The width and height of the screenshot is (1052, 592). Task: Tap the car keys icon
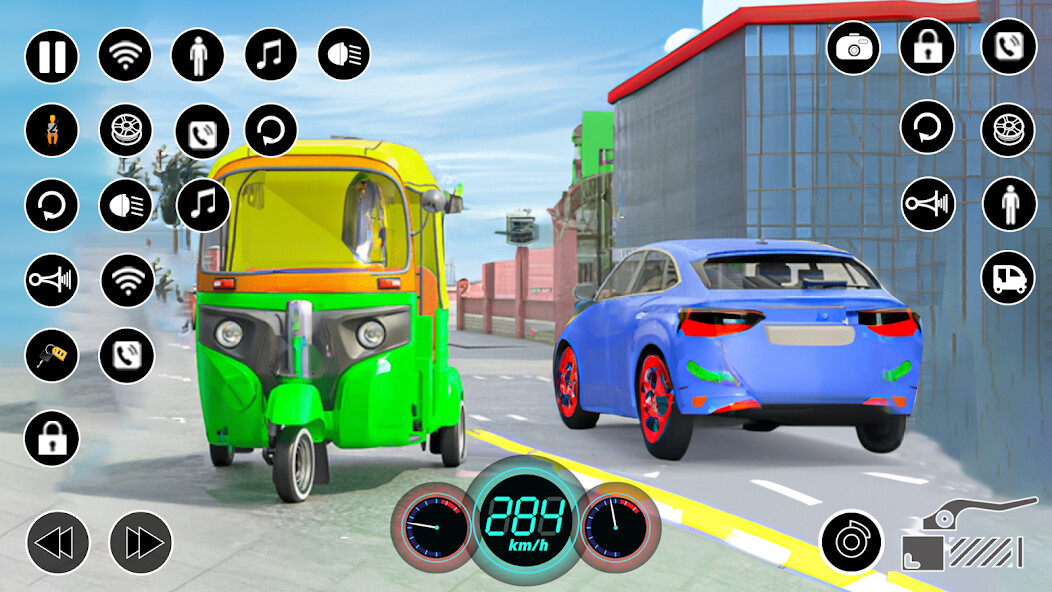pyautogui.click(x=52, y=356)
